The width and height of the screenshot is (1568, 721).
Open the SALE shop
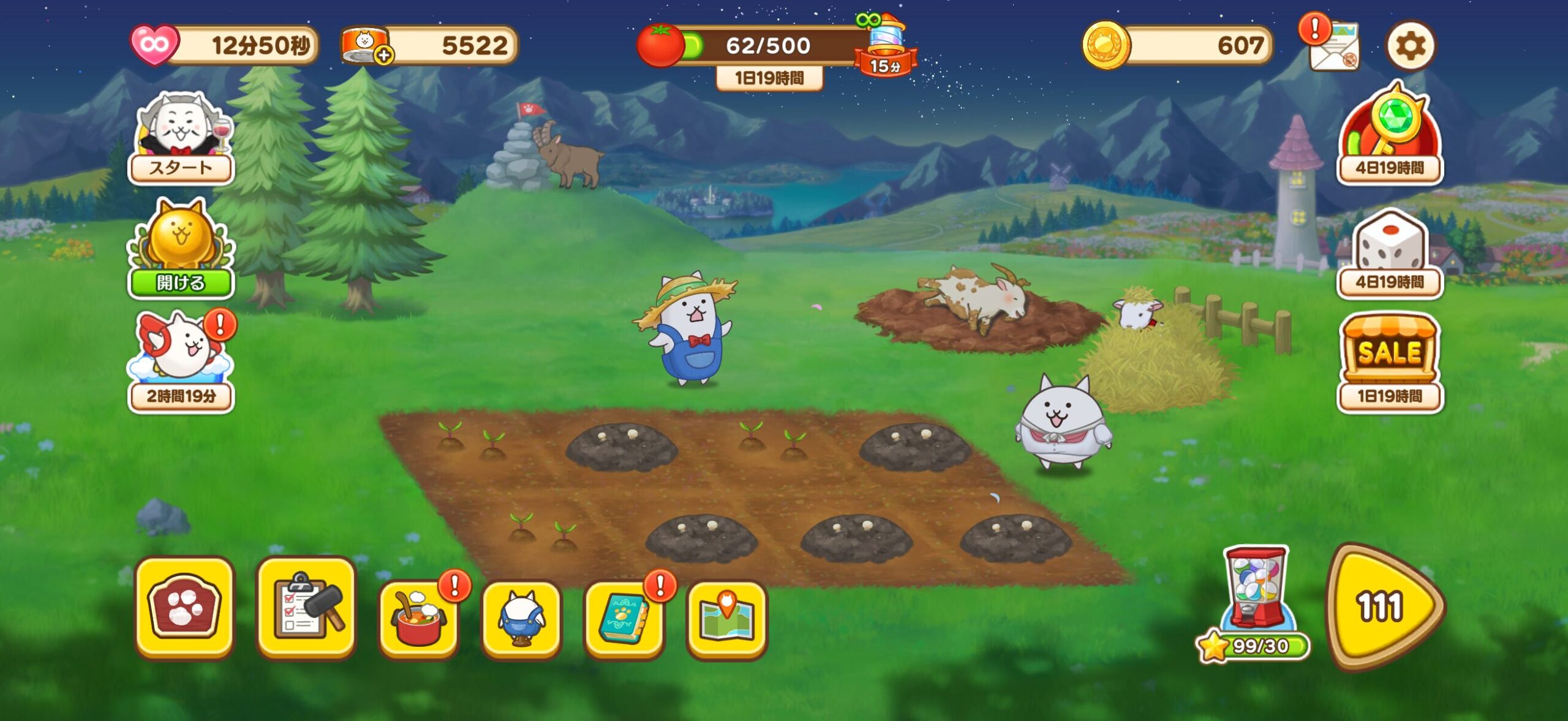pos(1390,361)
